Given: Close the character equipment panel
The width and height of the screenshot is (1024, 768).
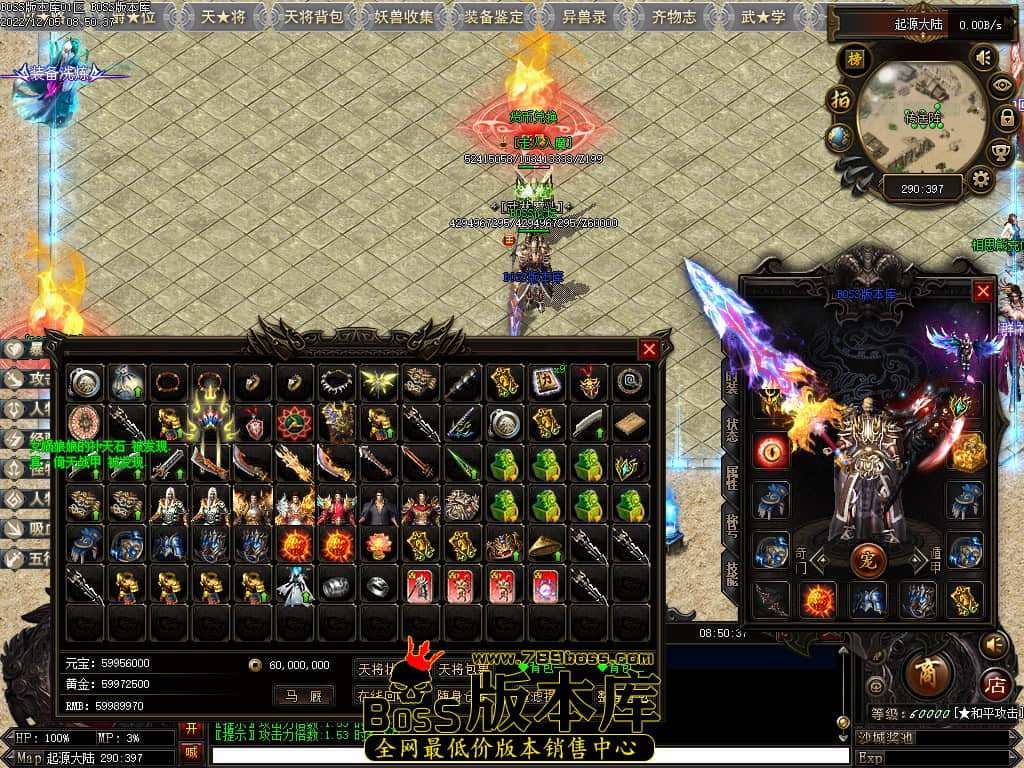Looking at the screenshot, I should [983, 291].
